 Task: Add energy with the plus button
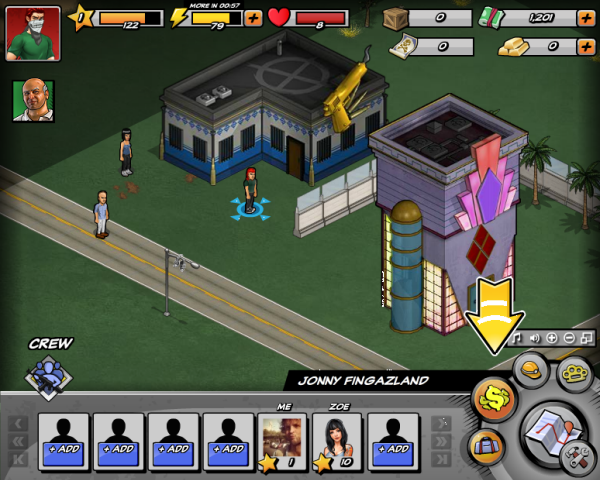tap(253, 18)
